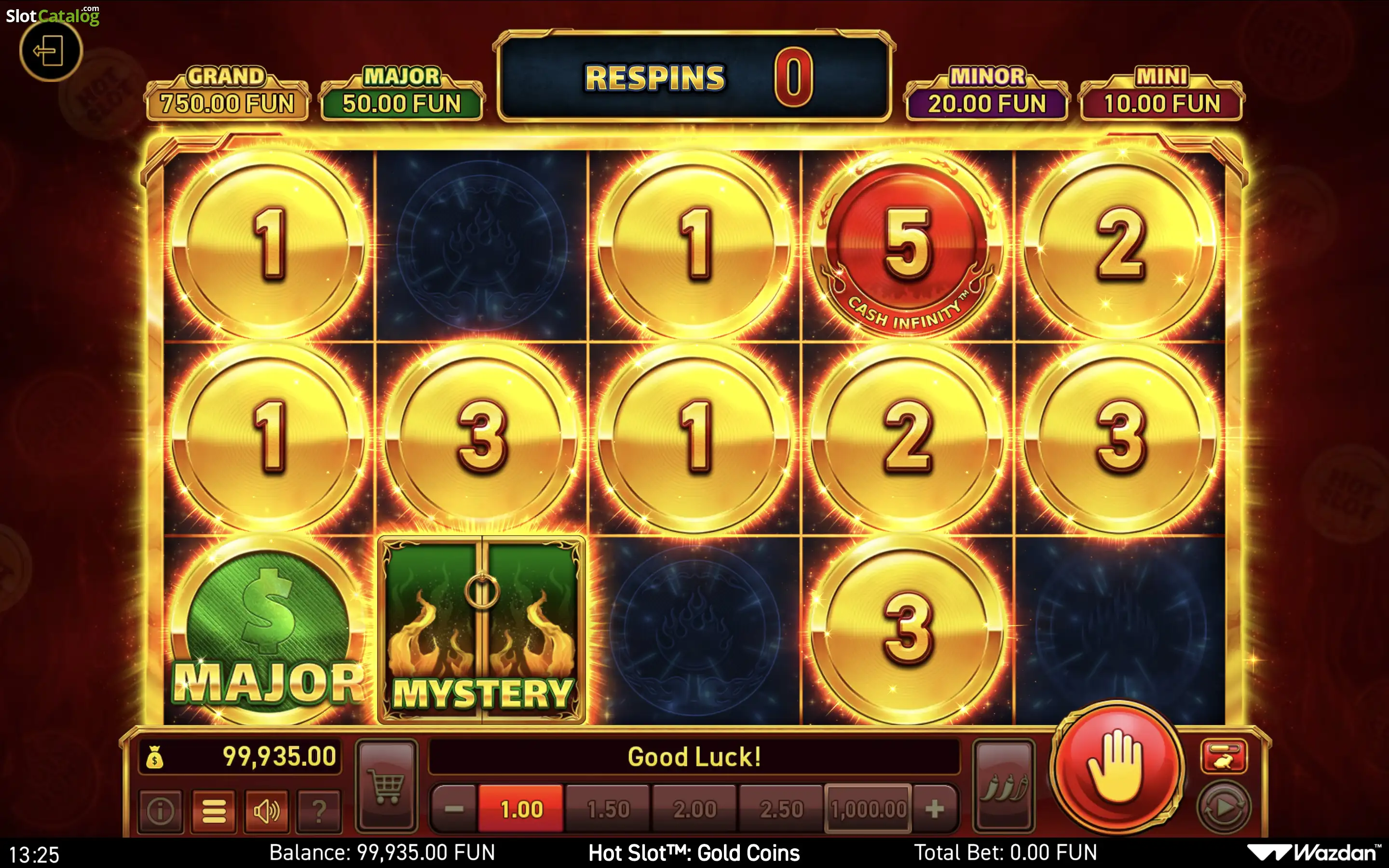Open the shopping cart buy feature
The image size is (1389, 868).
pyautogui.click(x=387, y=787)
